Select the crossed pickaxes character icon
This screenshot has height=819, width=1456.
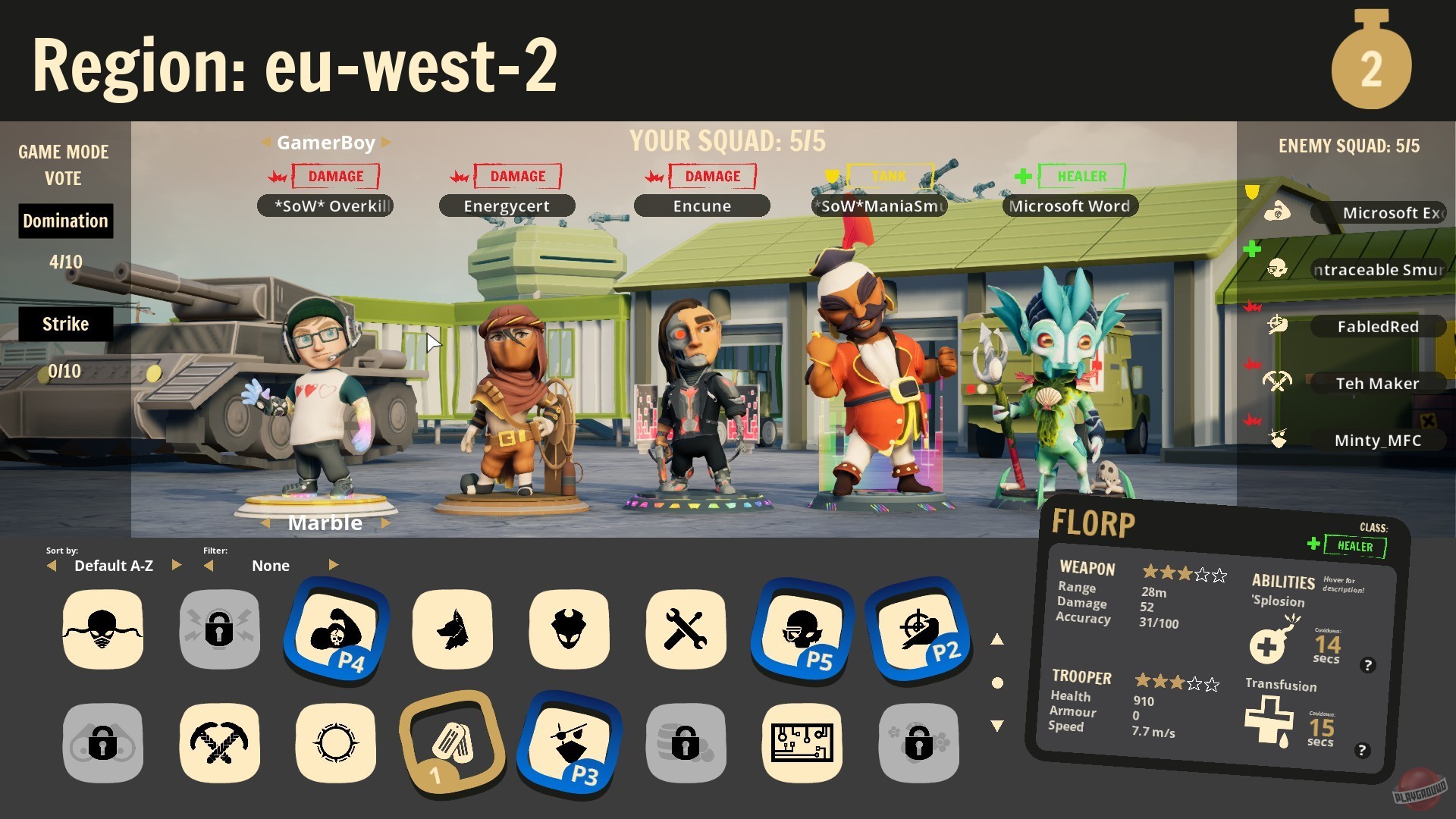[x=219, y=743]
